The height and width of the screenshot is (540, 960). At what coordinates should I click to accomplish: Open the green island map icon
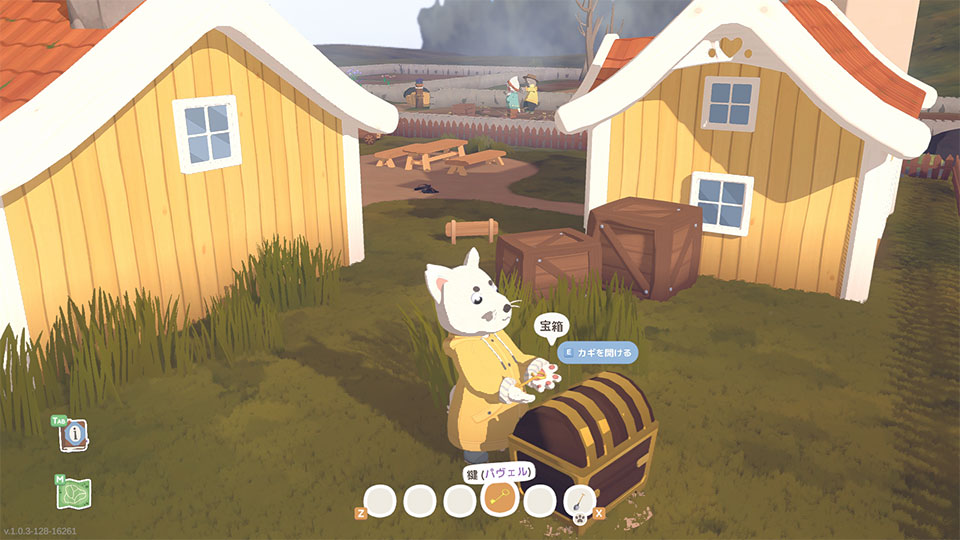point(75,493)
